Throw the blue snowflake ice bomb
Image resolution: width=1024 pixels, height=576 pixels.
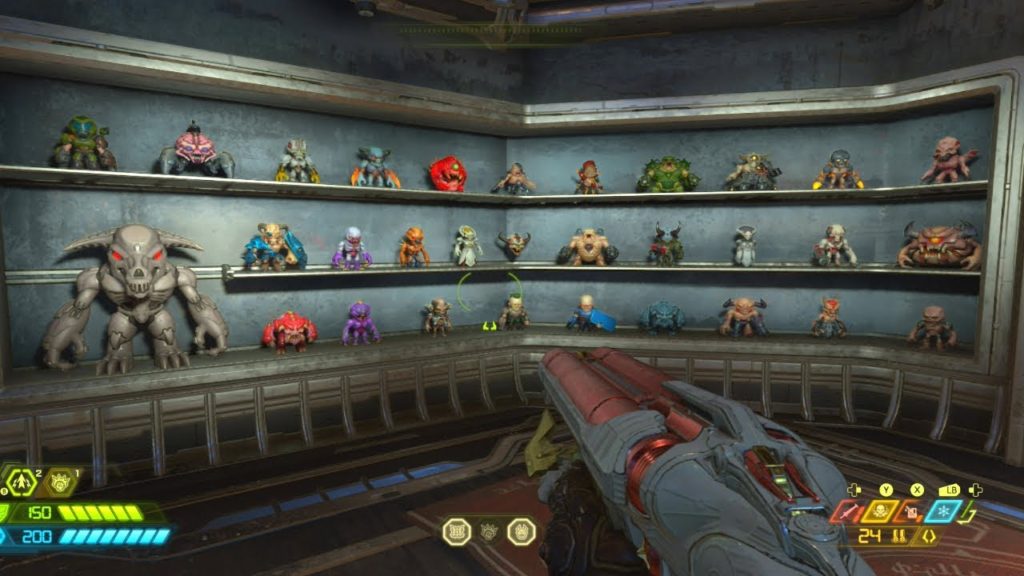click(x=945, y=512)
